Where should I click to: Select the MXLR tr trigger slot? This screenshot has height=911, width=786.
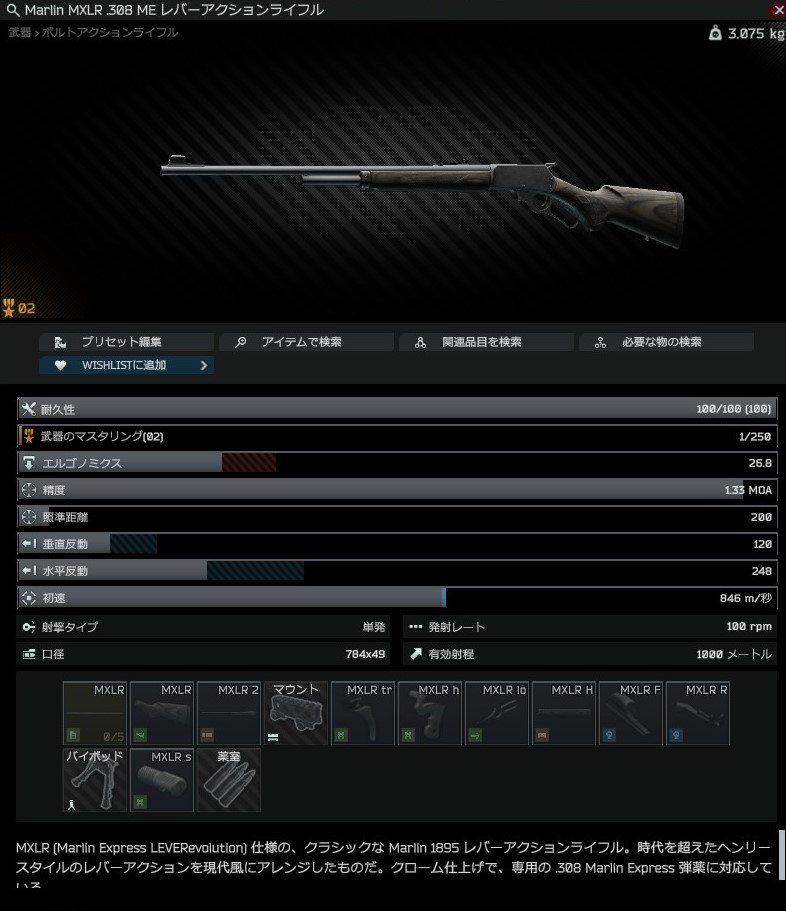pos(363,713)
